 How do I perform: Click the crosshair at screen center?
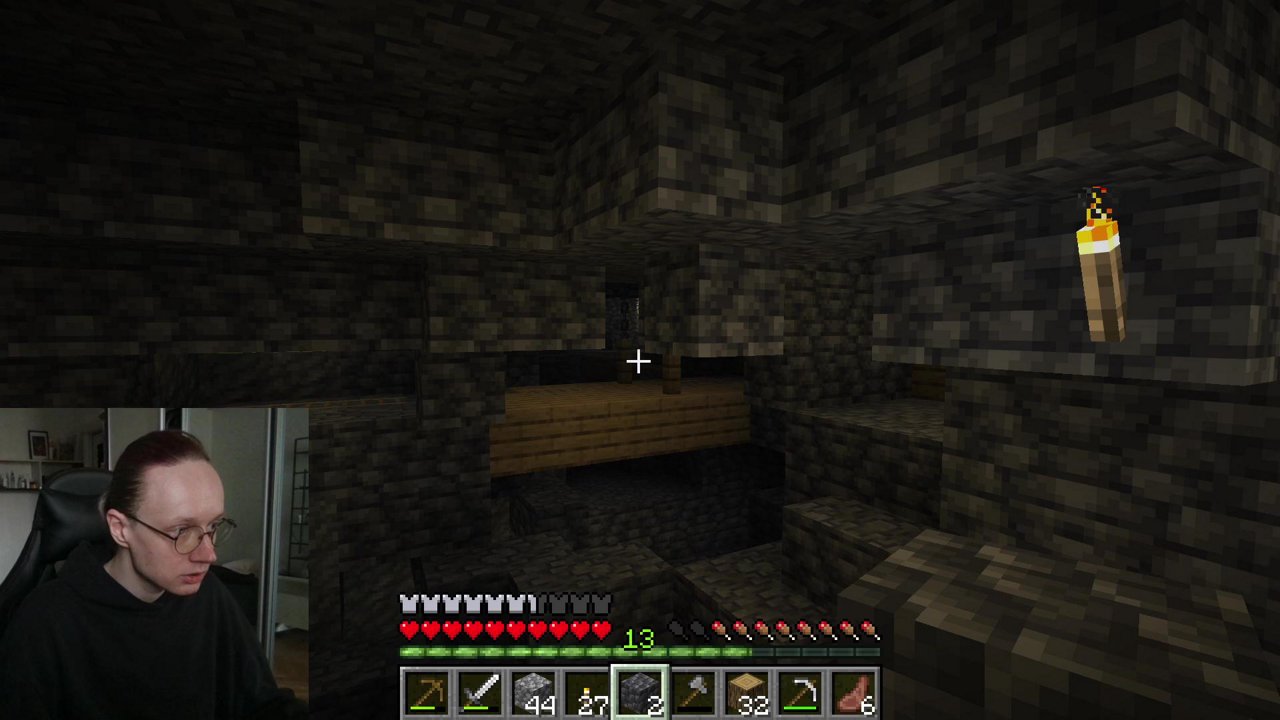pyautogui.click(x=640, y=360)
